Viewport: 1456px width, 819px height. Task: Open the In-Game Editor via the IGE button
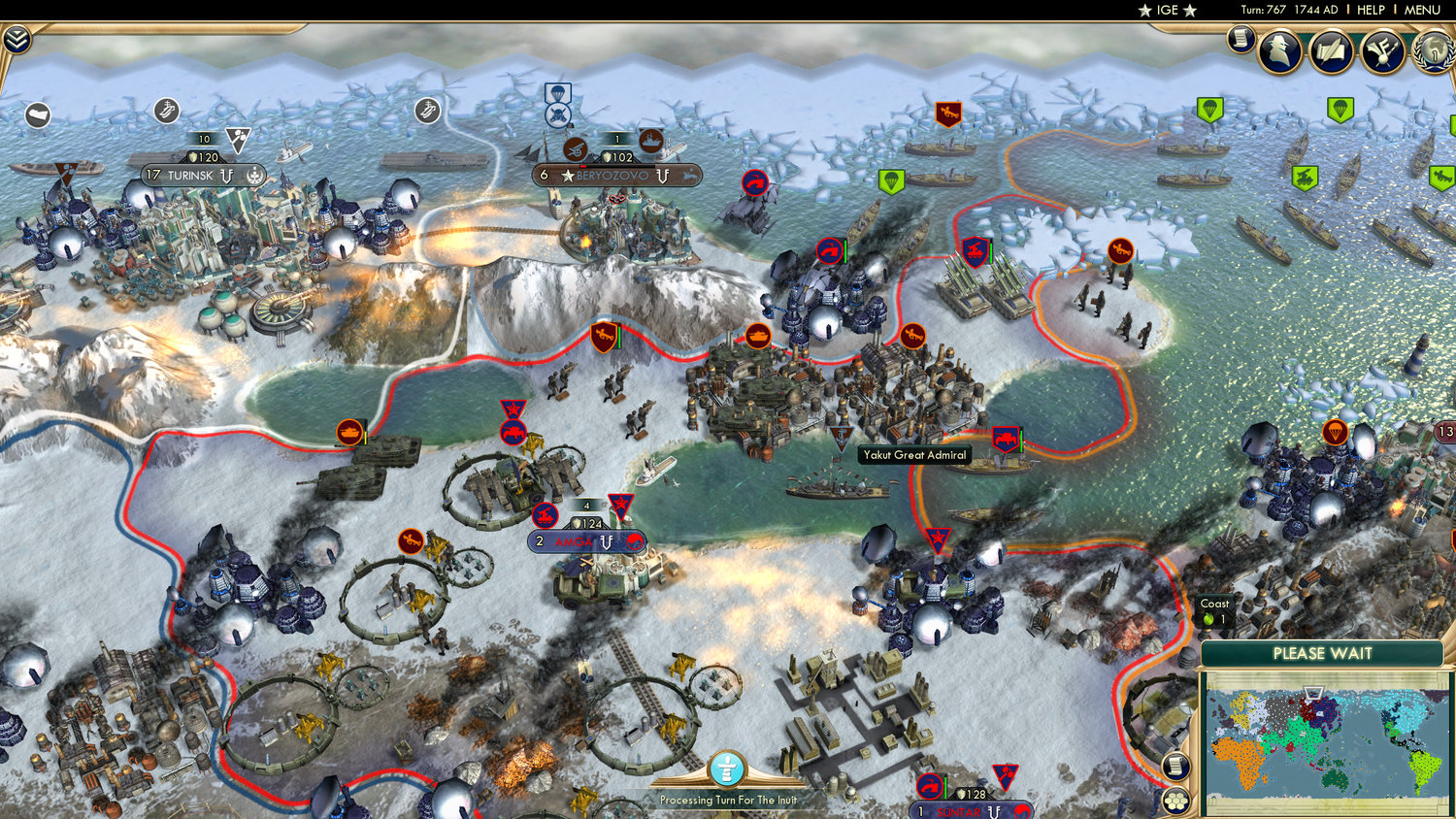[x=1164, y=11]
